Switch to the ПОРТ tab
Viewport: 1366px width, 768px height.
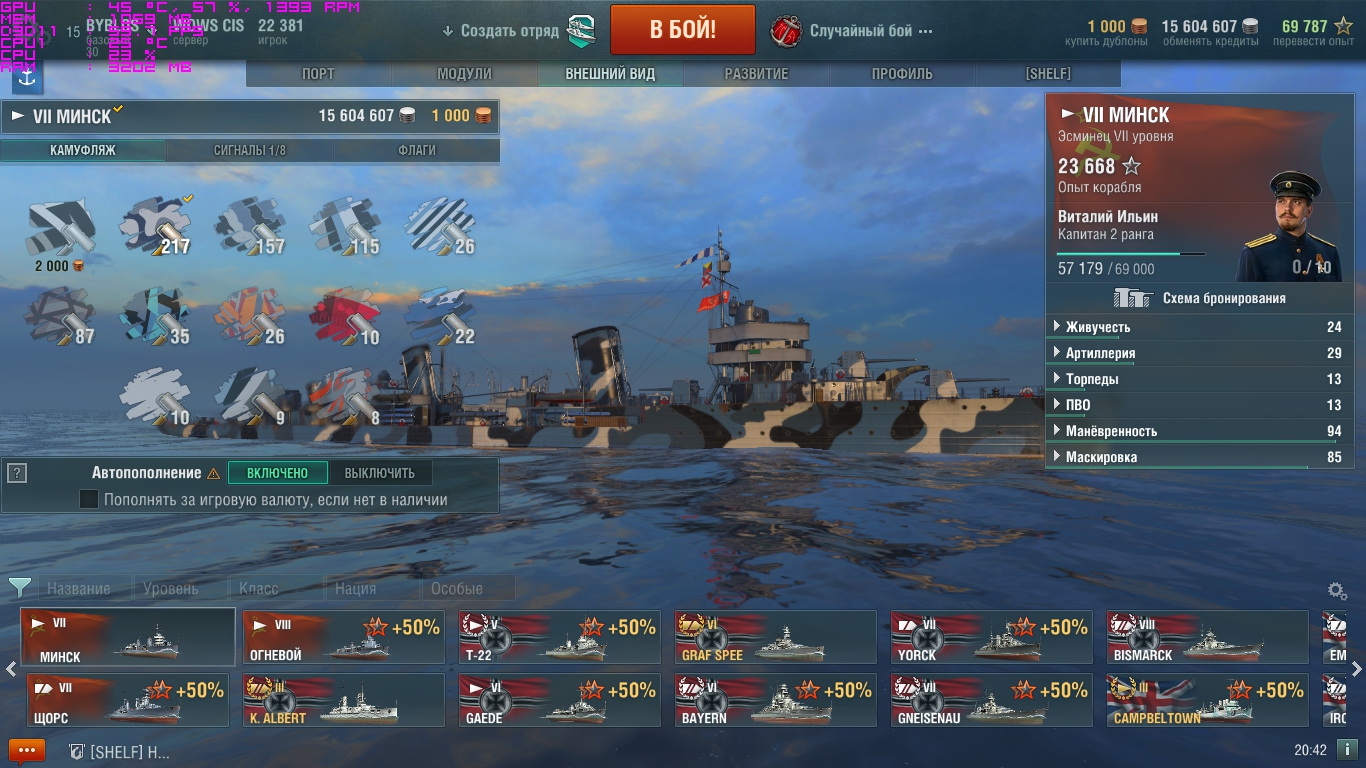coord(318,74)
